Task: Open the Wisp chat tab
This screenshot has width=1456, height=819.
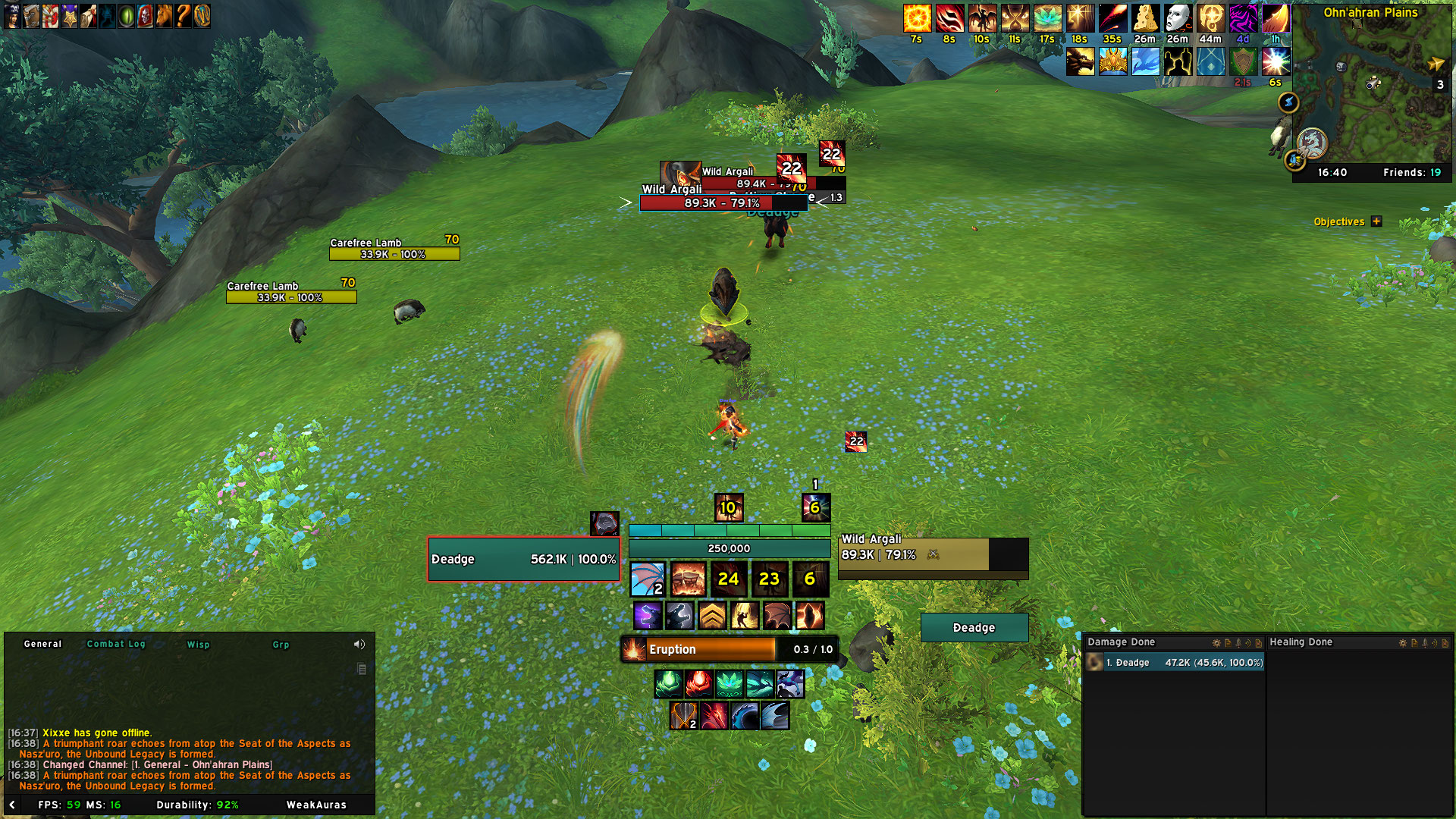Action: click(x=198, y=645)
